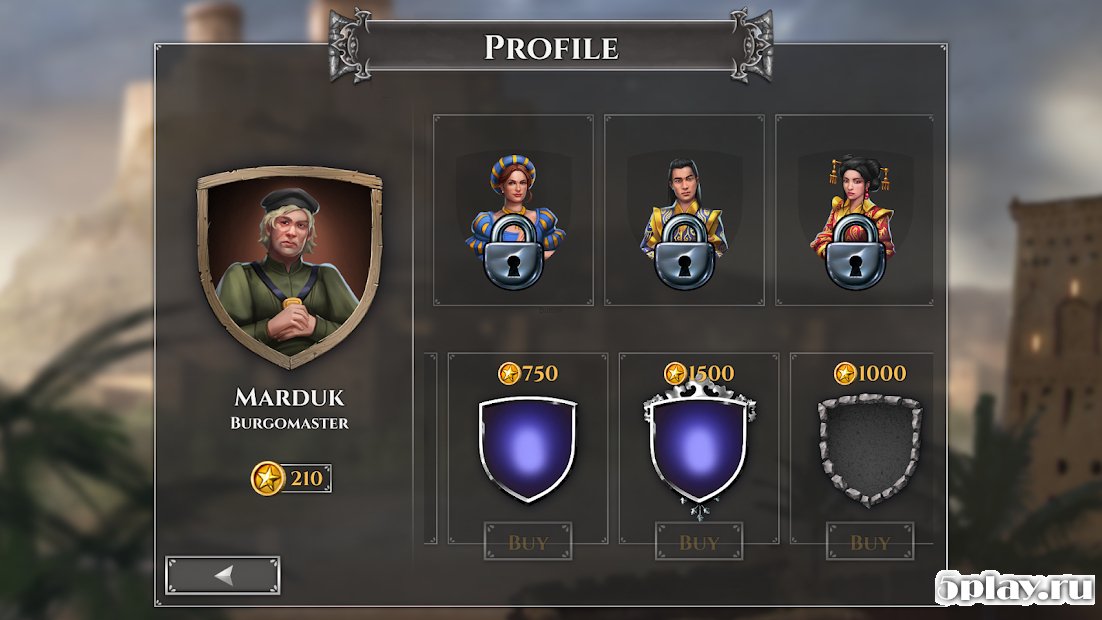Buy the 750-coin blue shield frame

pos(528,542)
